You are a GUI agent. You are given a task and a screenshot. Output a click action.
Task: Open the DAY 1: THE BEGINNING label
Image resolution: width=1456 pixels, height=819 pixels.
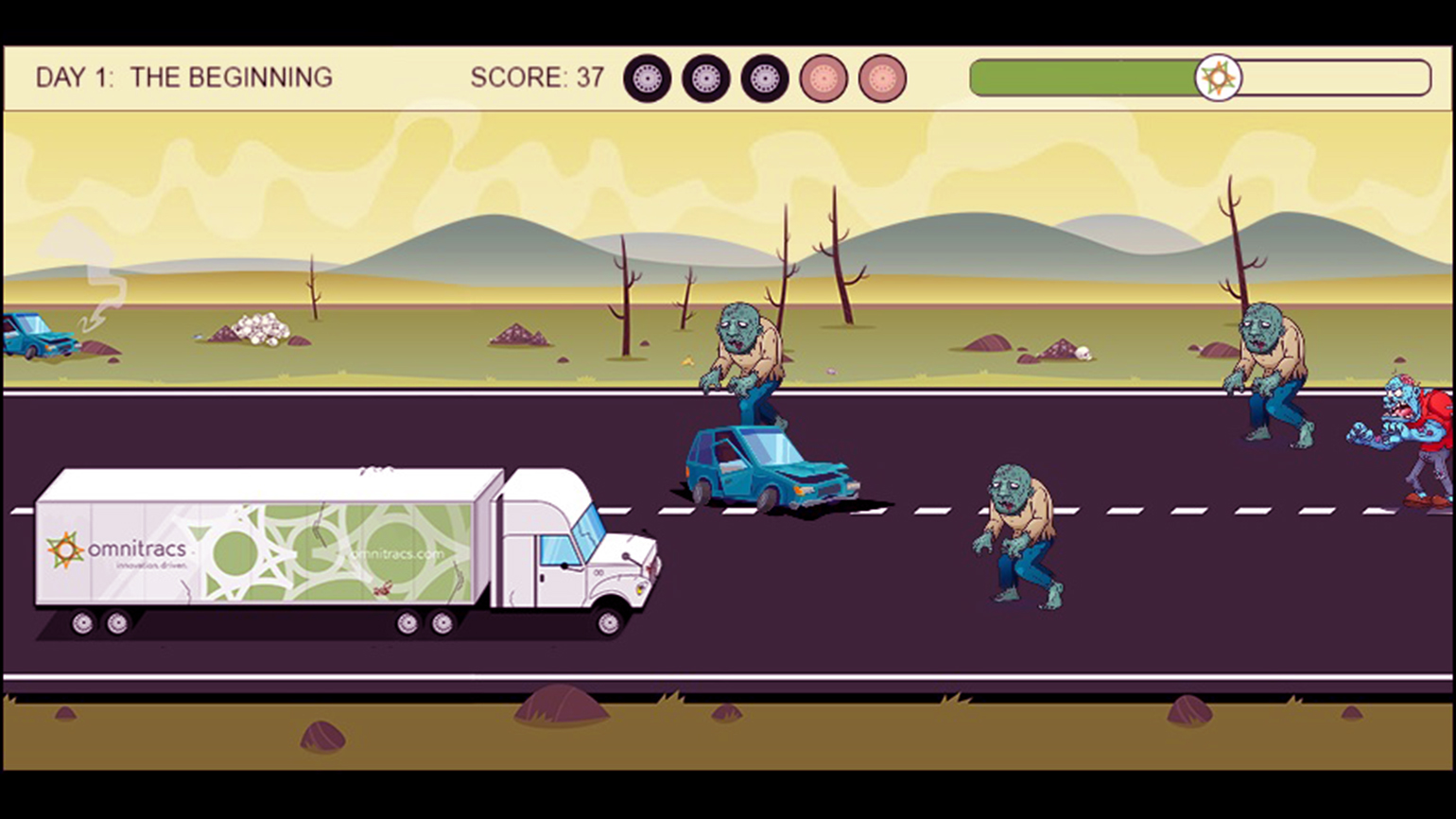tap(185, 77)
